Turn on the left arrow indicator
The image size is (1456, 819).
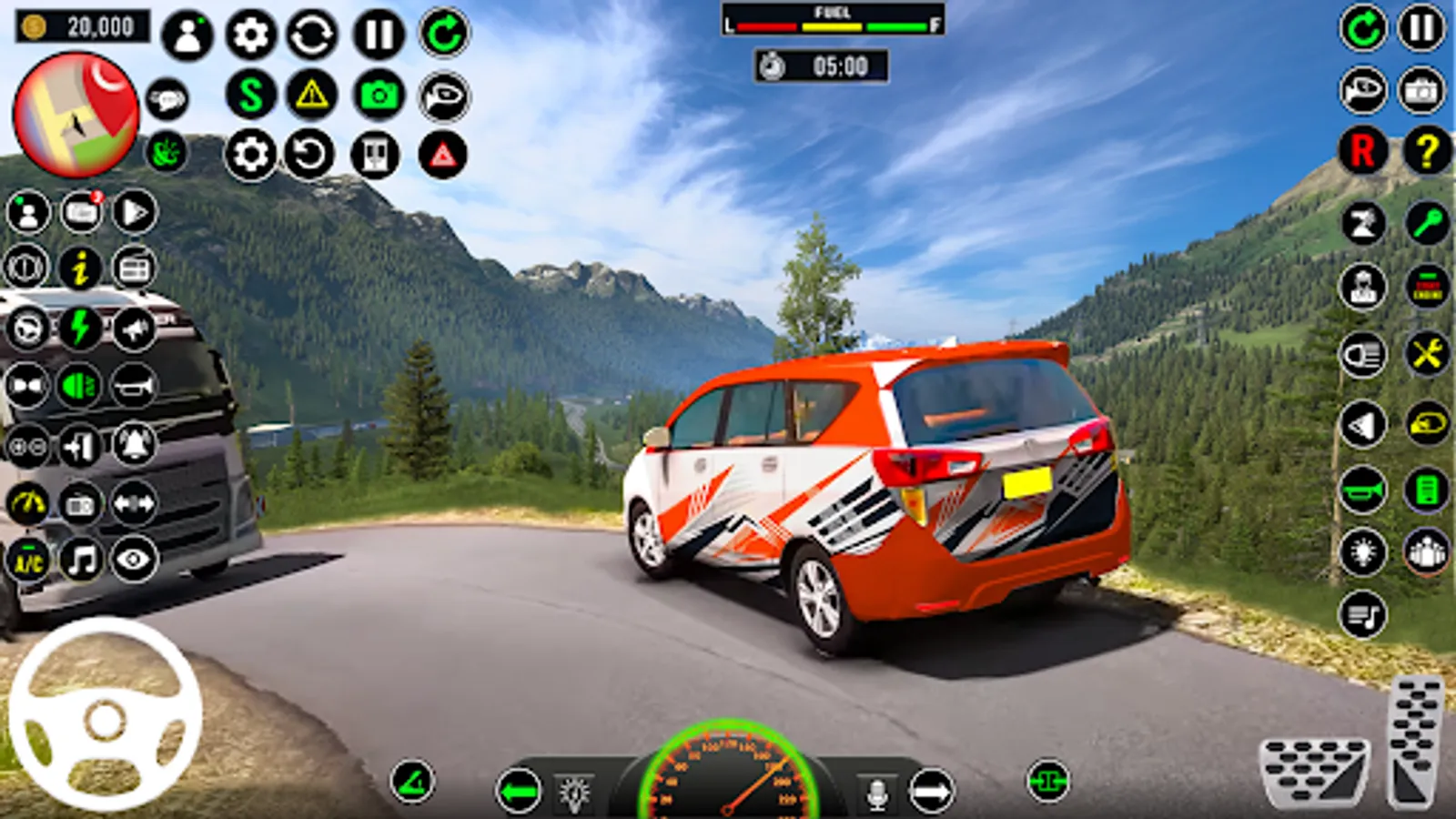tap(519, 792)
